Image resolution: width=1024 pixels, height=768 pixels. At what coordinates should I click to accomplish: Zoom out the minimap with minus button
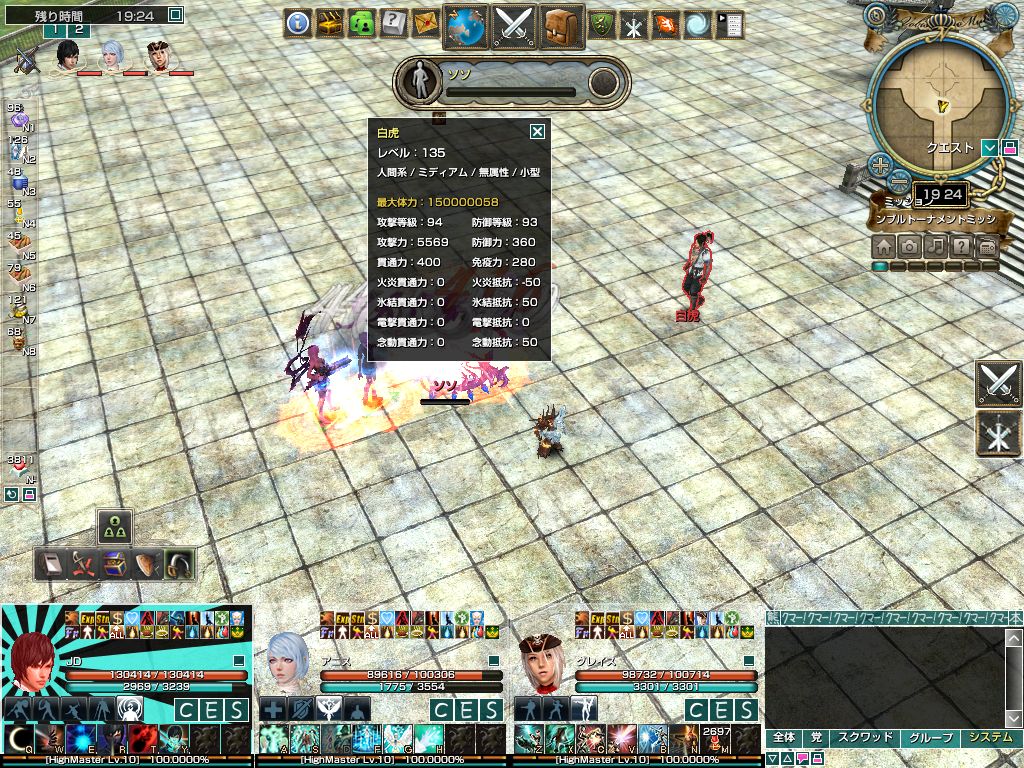click(x=899, y=181)
